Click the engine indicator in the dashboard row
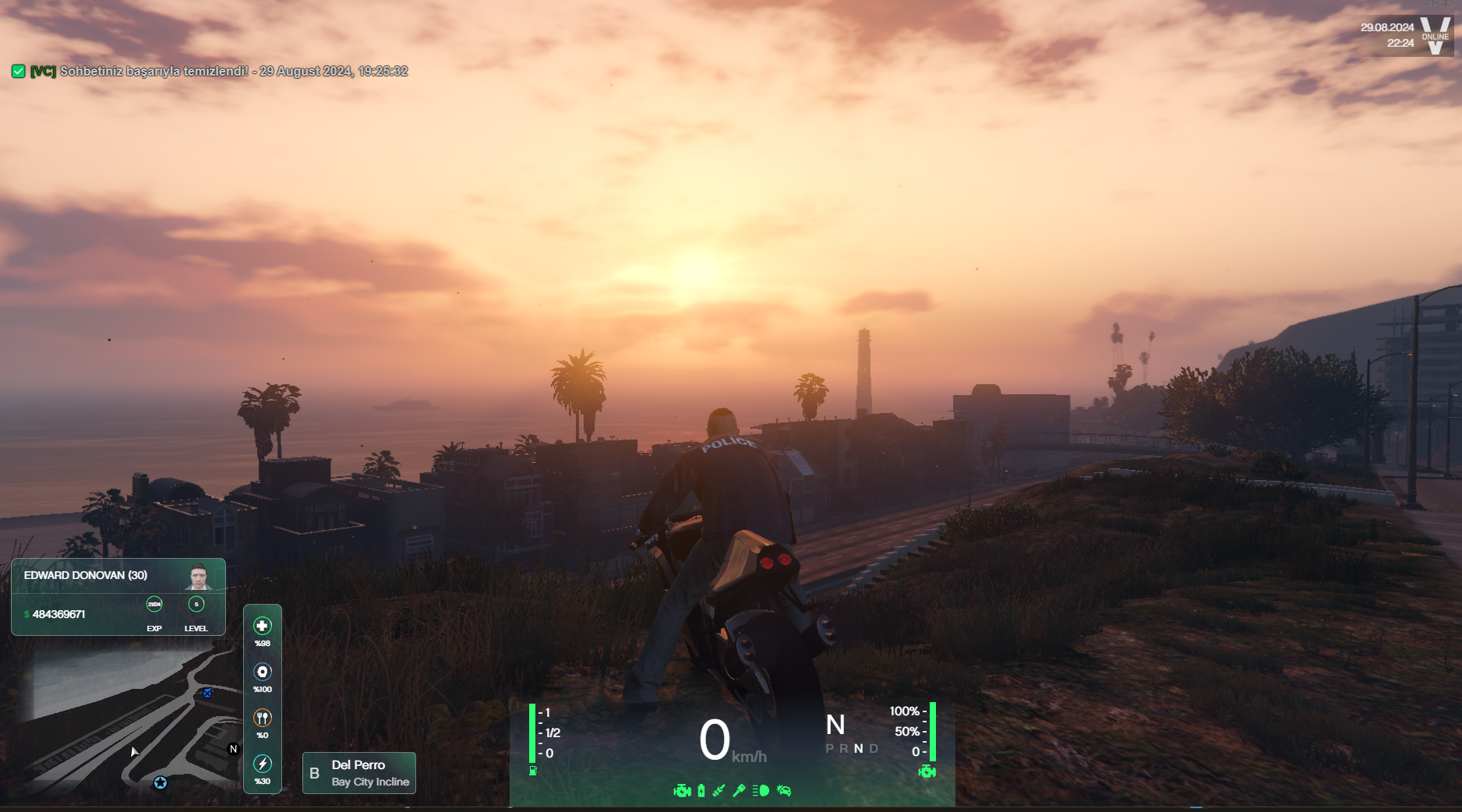 [682, 791]
